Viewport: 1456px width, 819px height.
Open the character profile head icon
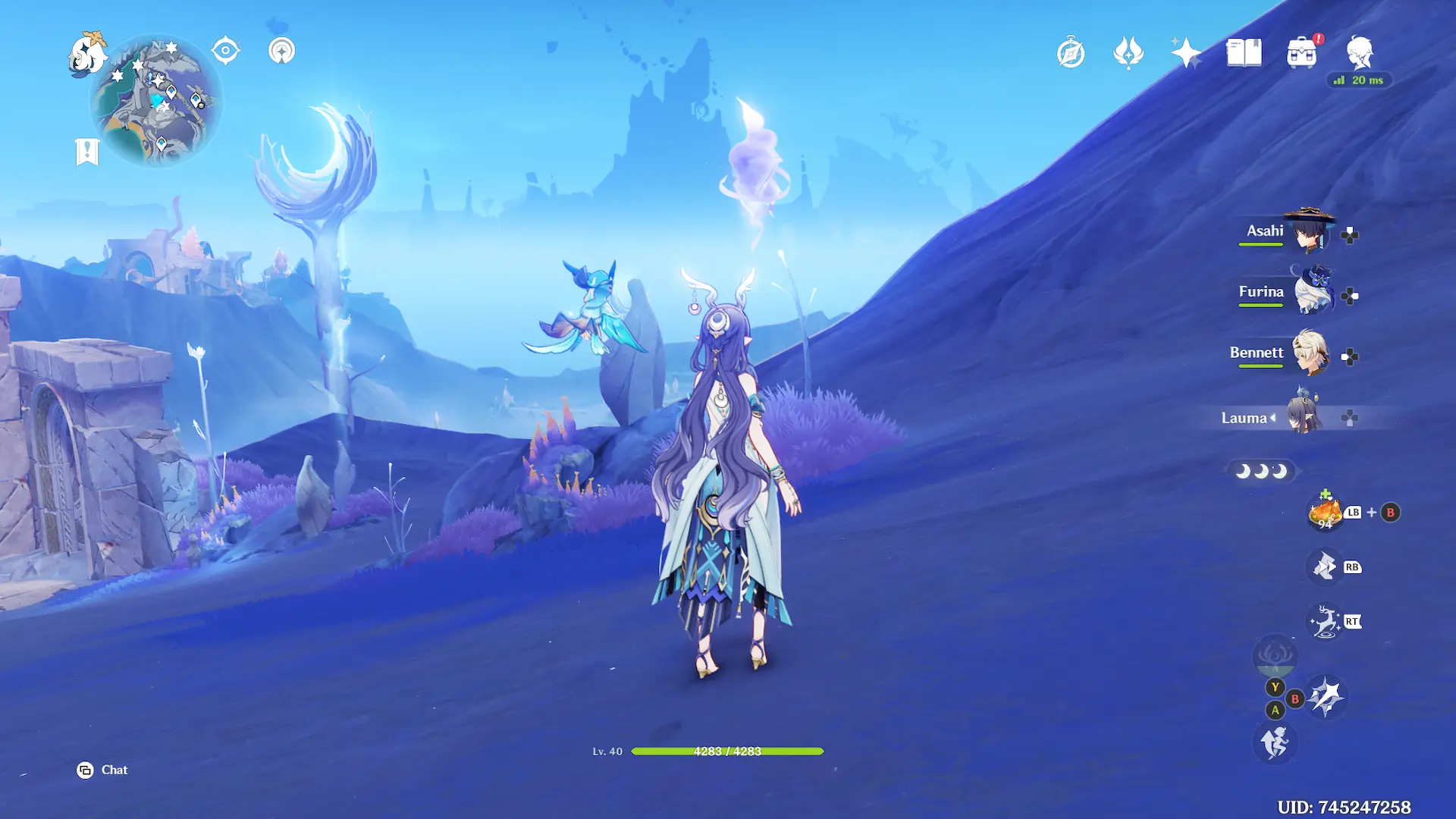(x=1359, y=53)
